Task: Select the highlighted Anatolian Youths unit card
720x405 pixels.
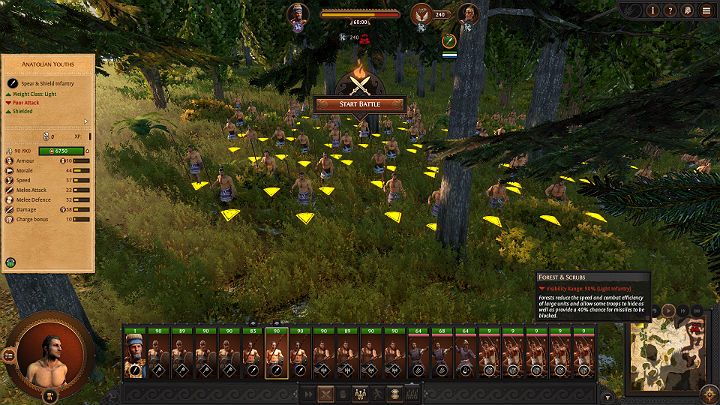Action: click(276, 357)
